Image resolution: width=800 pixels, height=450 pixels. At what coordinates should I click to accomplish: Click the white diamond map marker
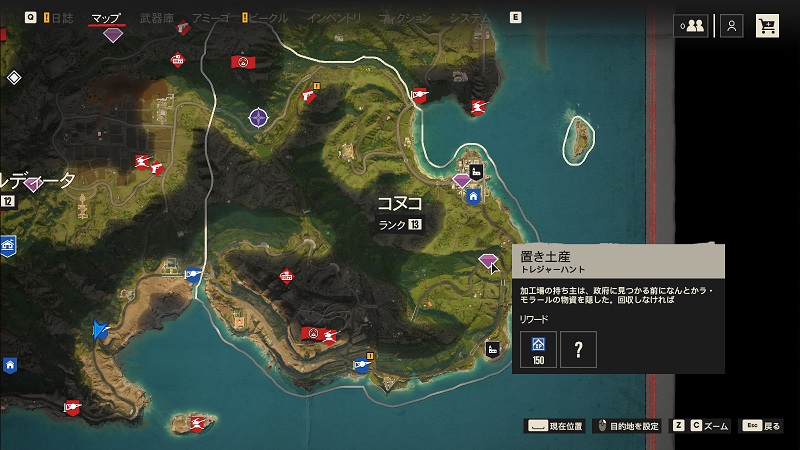[14, 77]
